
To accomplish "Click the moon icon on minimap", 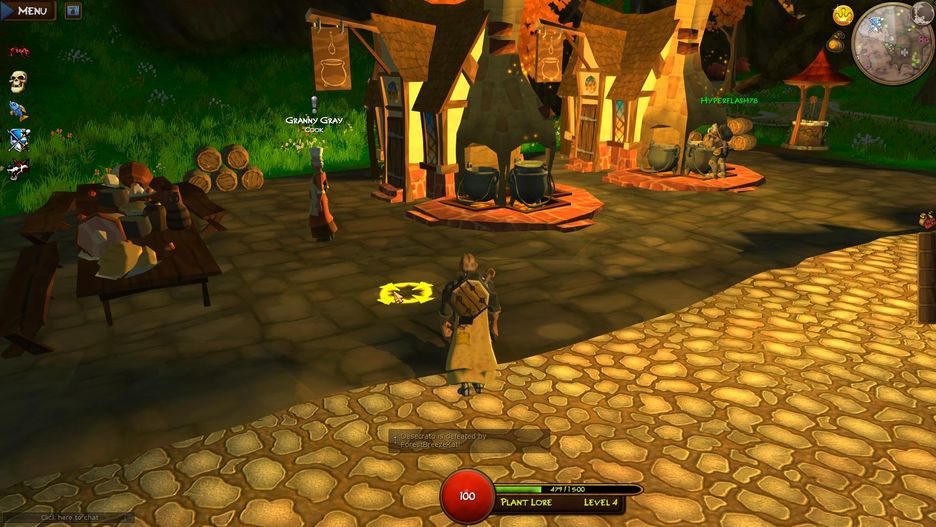I will [x=922, y=12].
